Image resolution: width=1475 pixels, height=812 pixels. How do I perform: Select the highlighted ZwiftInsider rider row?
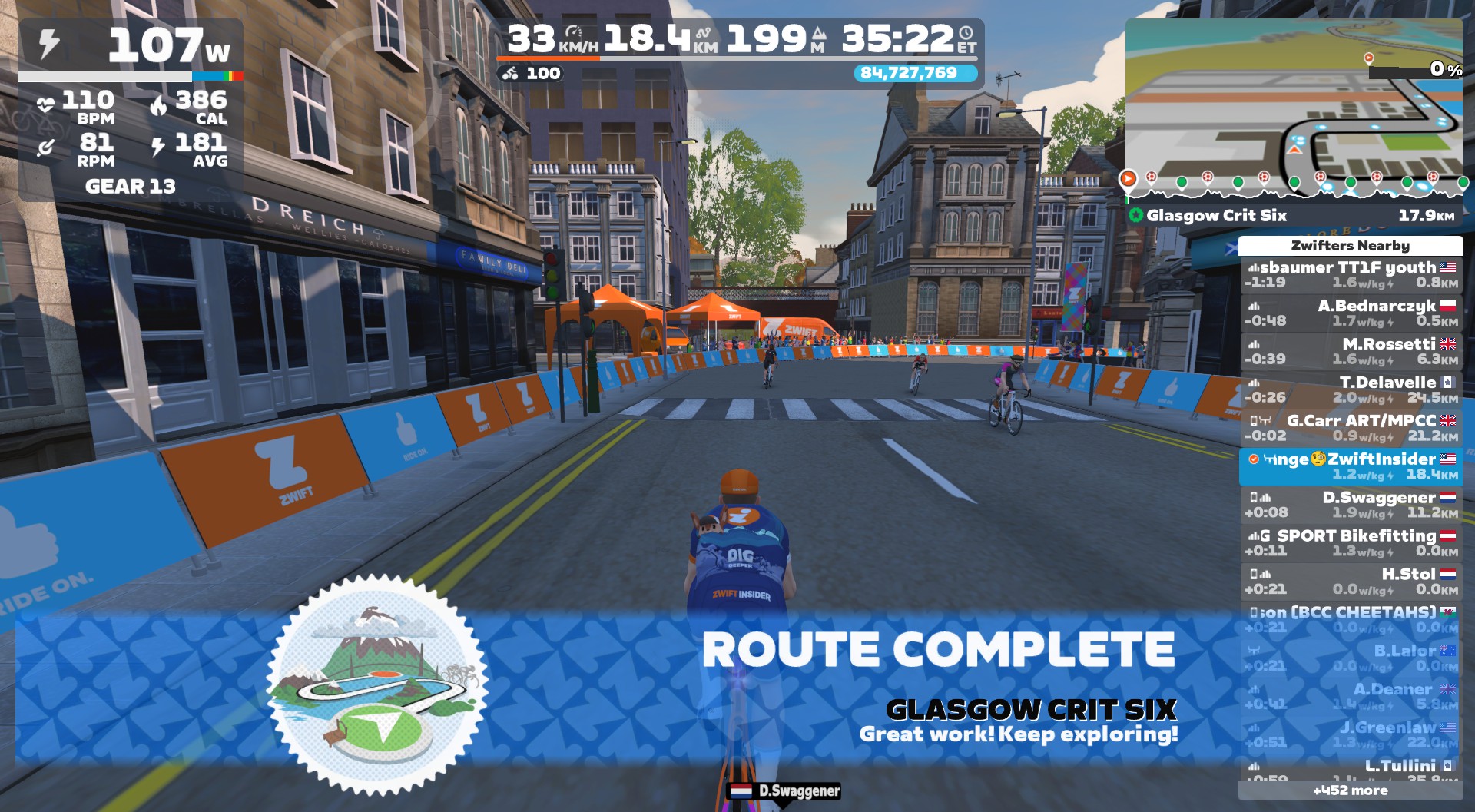(x=1350, y=467)
